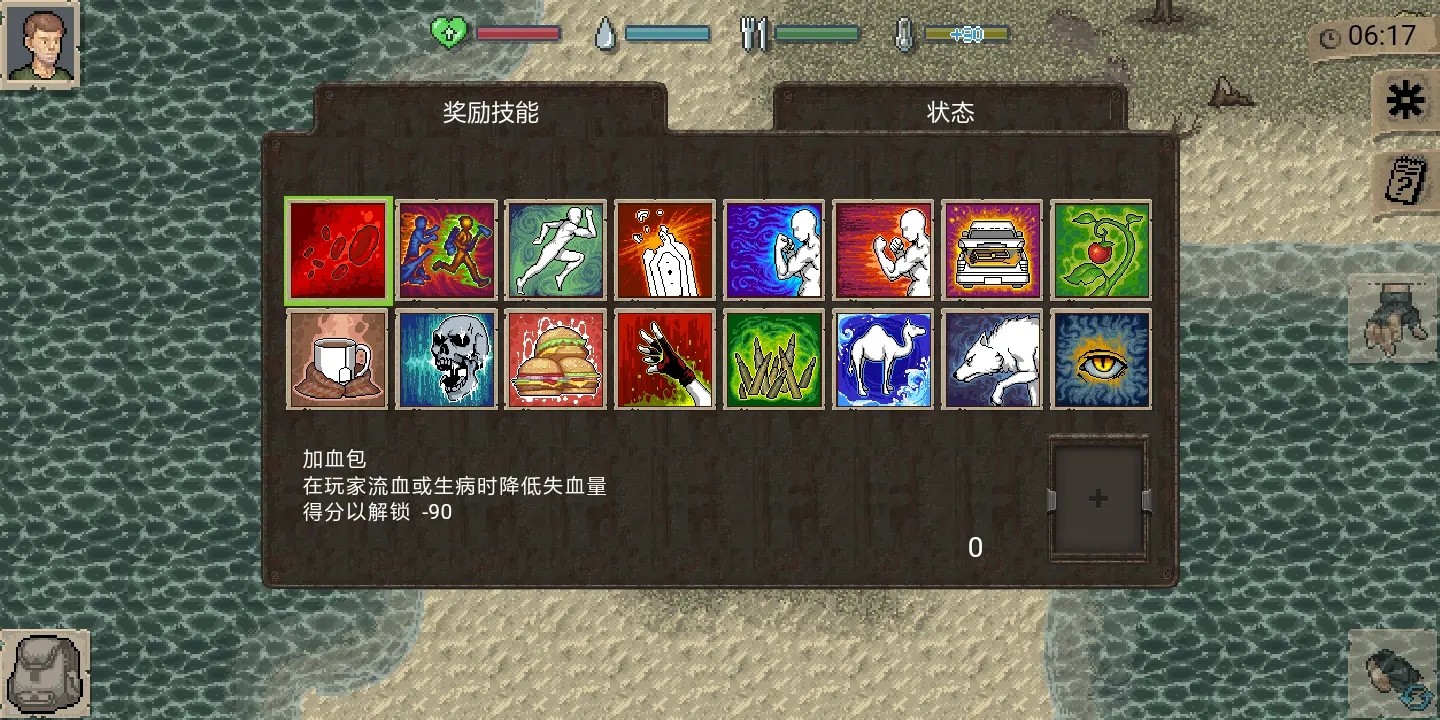Switch to the 状态 status tab
1440x720 pixels.
coord(950,112)
